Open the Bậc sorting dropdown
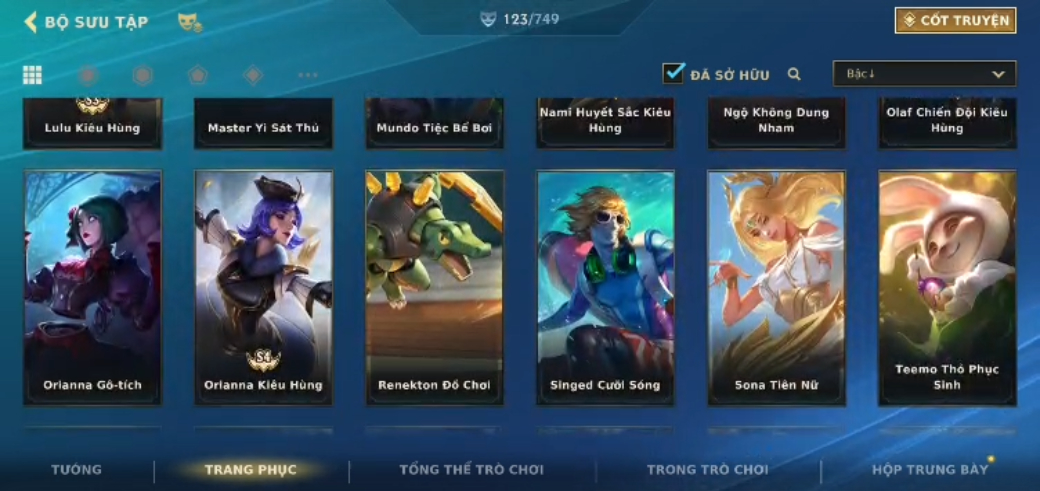Viewport: 1040px width, 491px height. click(x=924, y=74)
